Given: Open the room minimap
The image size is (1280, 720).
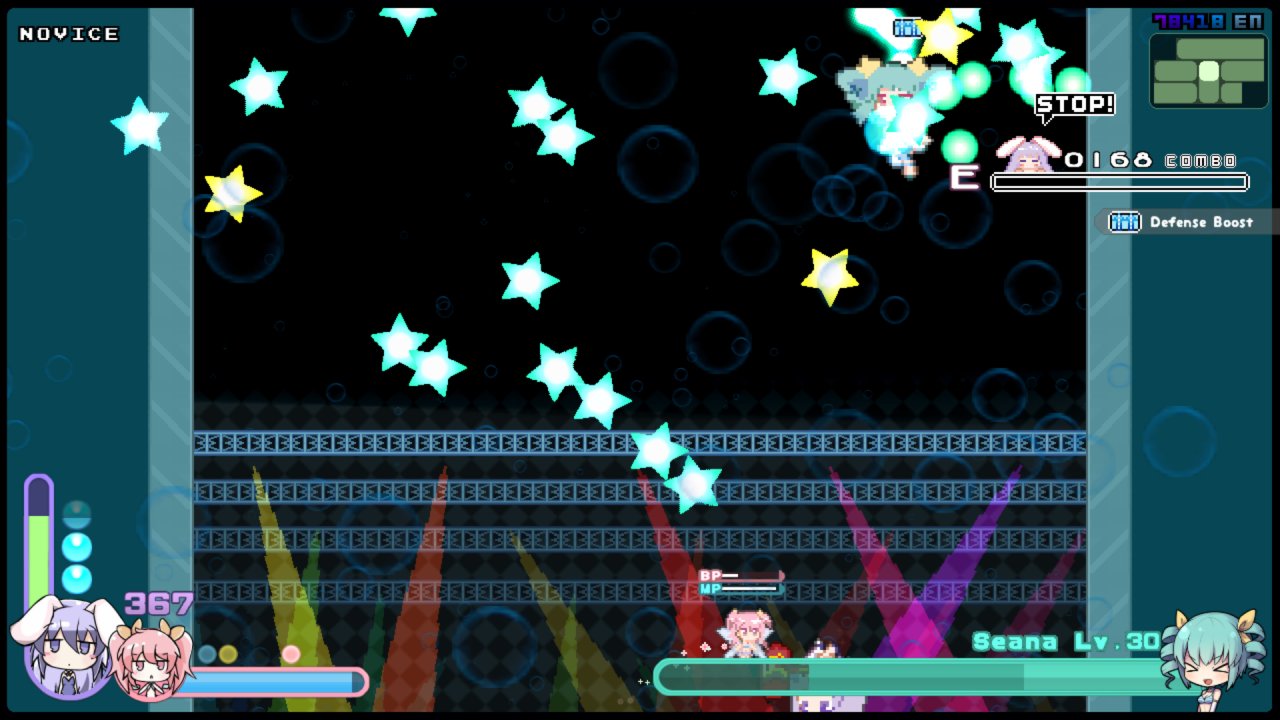Looking at the screenshot, I should pos(1208,71).
